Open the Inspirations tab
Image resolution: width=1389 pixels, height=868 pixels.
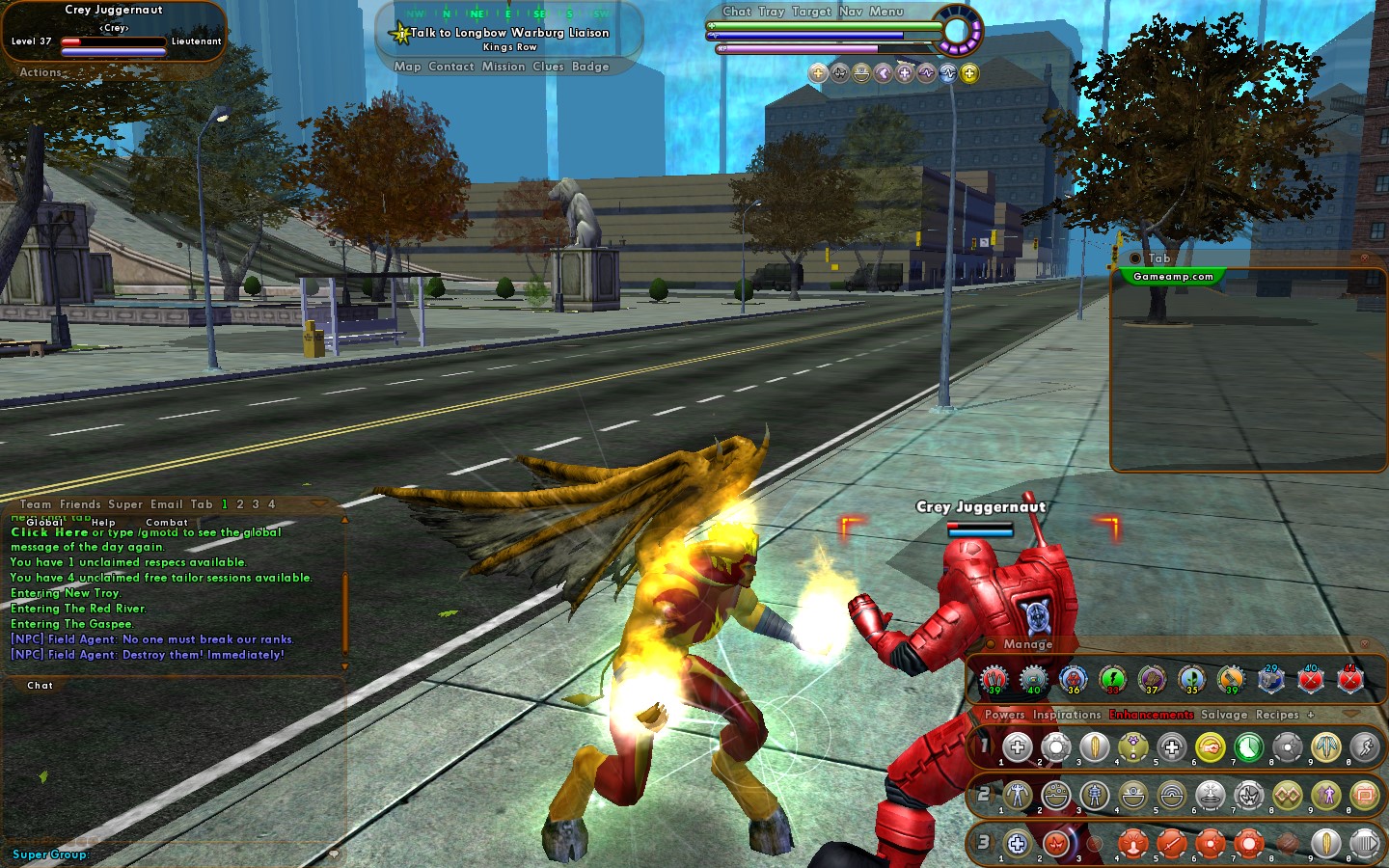click(1067, 715)
